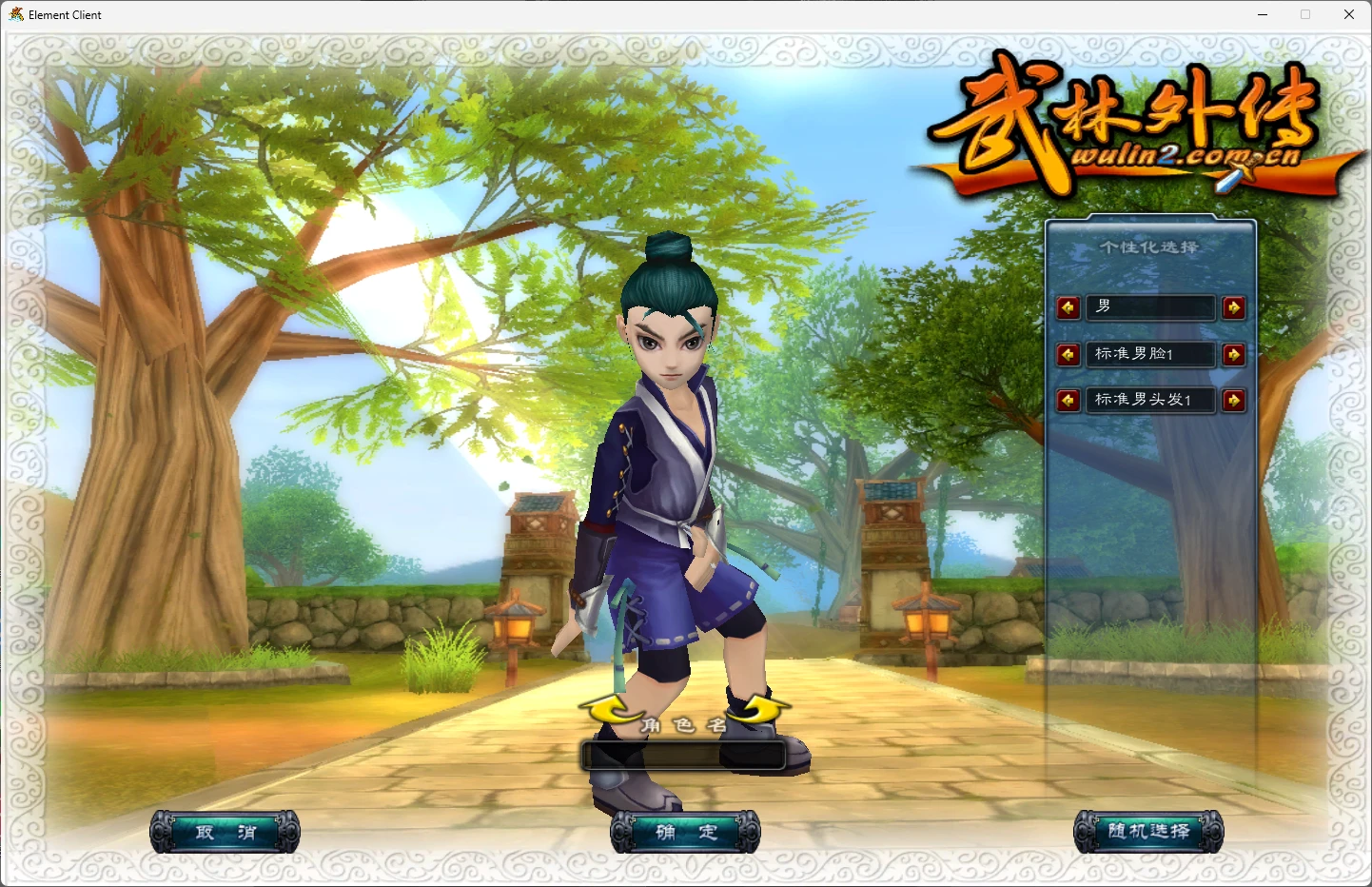Image resolution: width=1372 pixels, height=887 pixels.
Task: Close the Element Client window
Action: click(1349, 14)
